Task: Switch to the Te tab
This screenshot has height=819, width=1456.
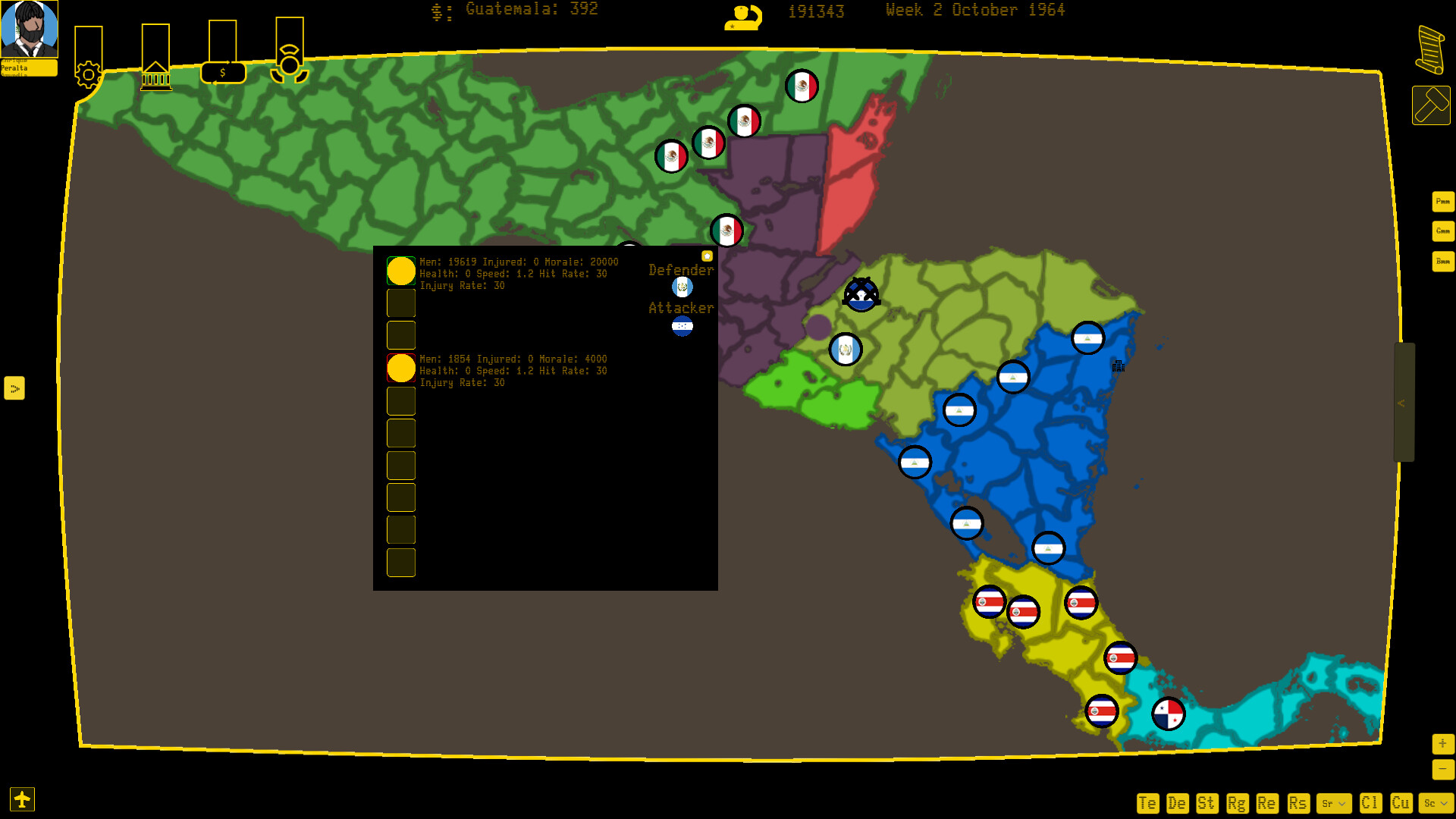Action: point(1147,802)
